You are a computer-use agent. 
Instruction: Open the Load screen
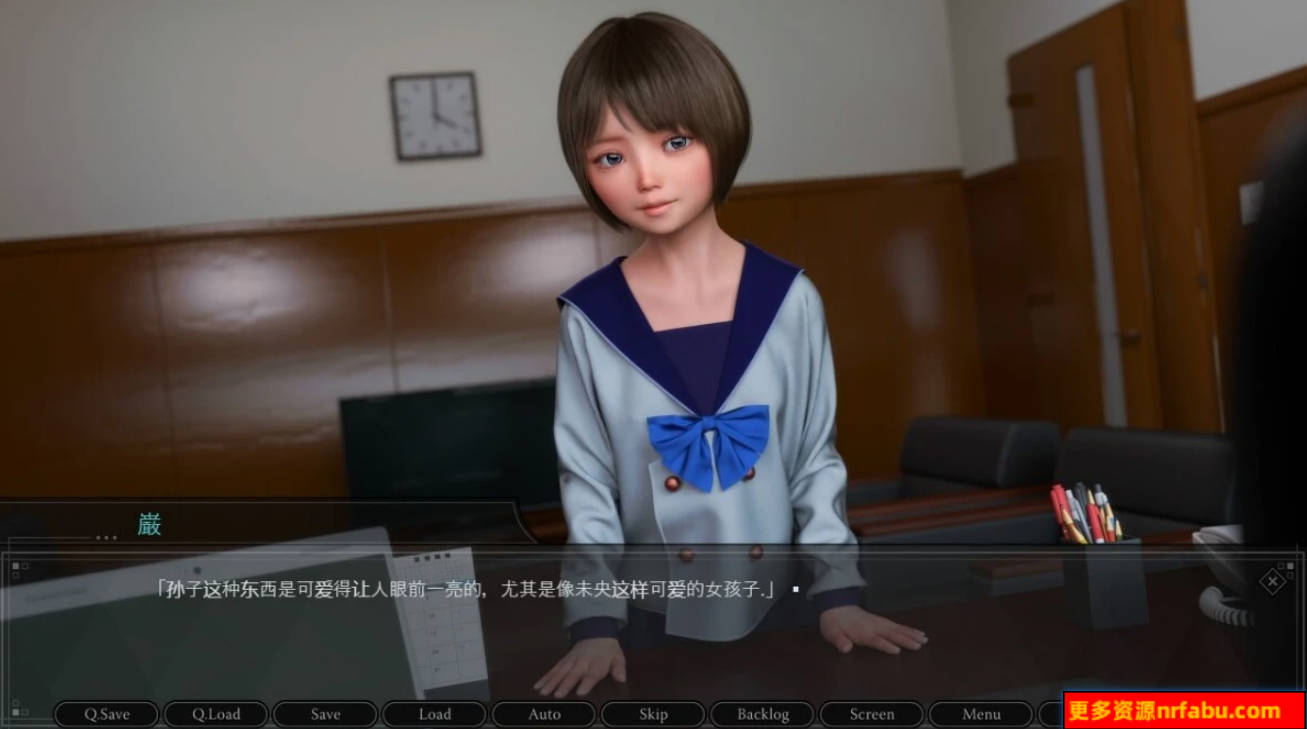434,714
